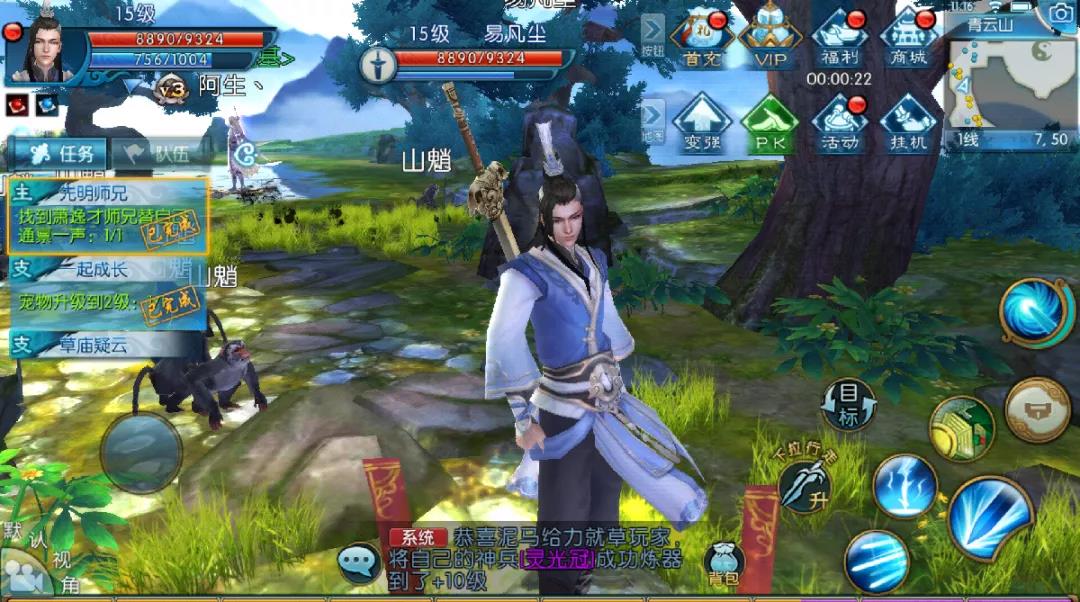Image resolution: width=1080 pixels, height=602 pixels.
Task: Toggle the PK mode button
Action: (769, 123)
